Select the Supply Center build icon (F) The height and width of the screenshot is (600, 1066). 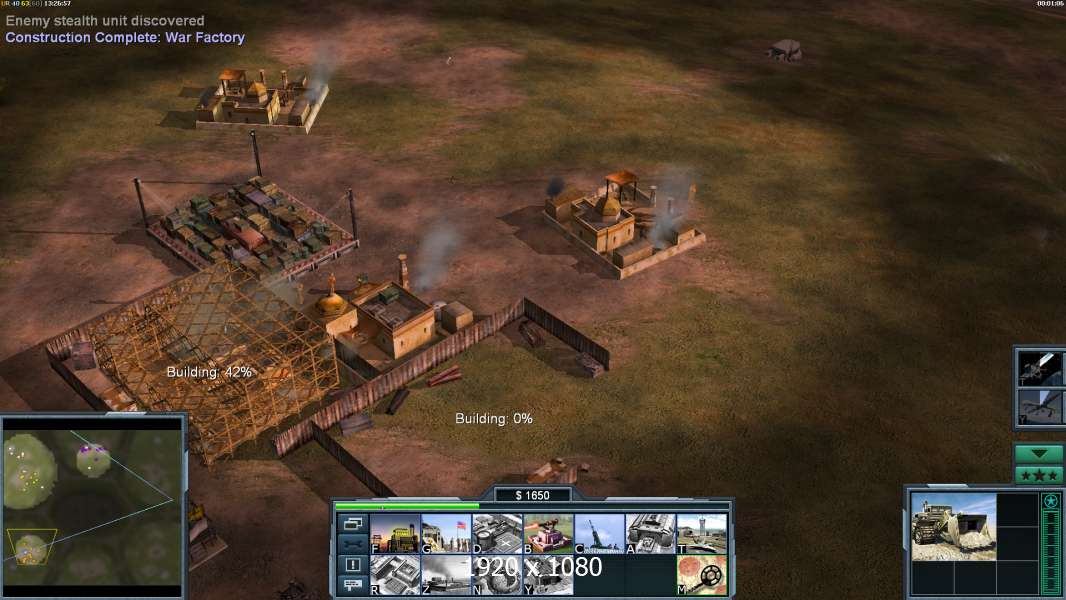[395, 534]
